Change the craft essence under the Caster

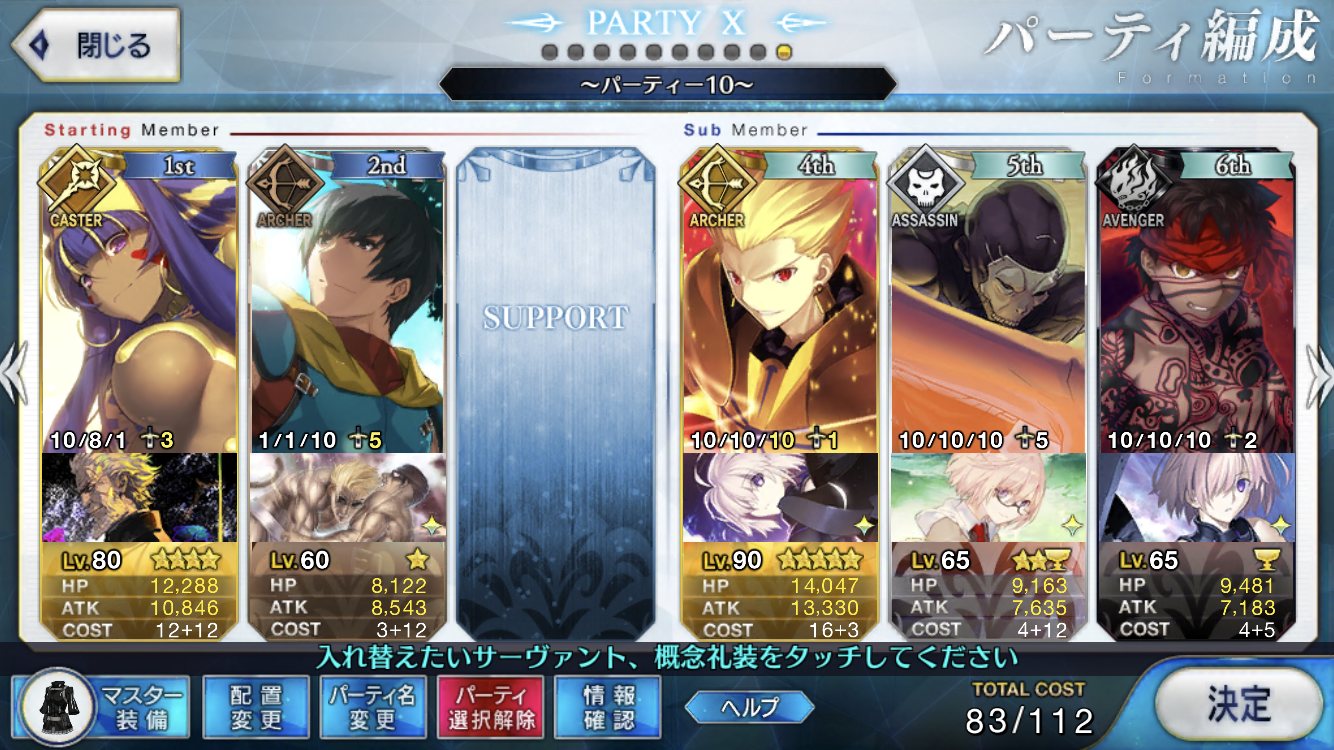tap(140, 497)
